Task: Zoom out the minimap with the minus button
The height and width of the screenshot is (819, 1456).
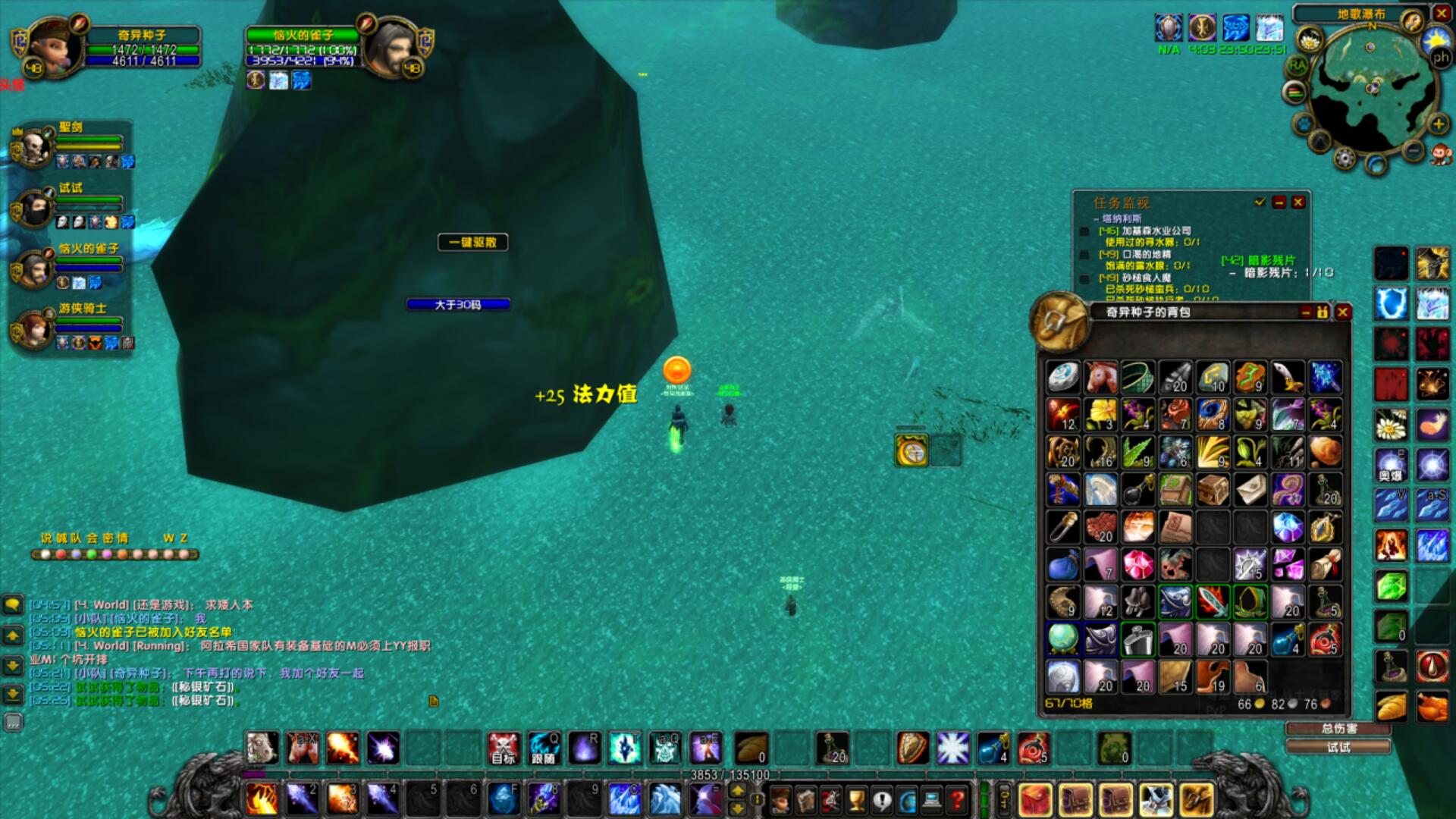Action: [1413, 151]
